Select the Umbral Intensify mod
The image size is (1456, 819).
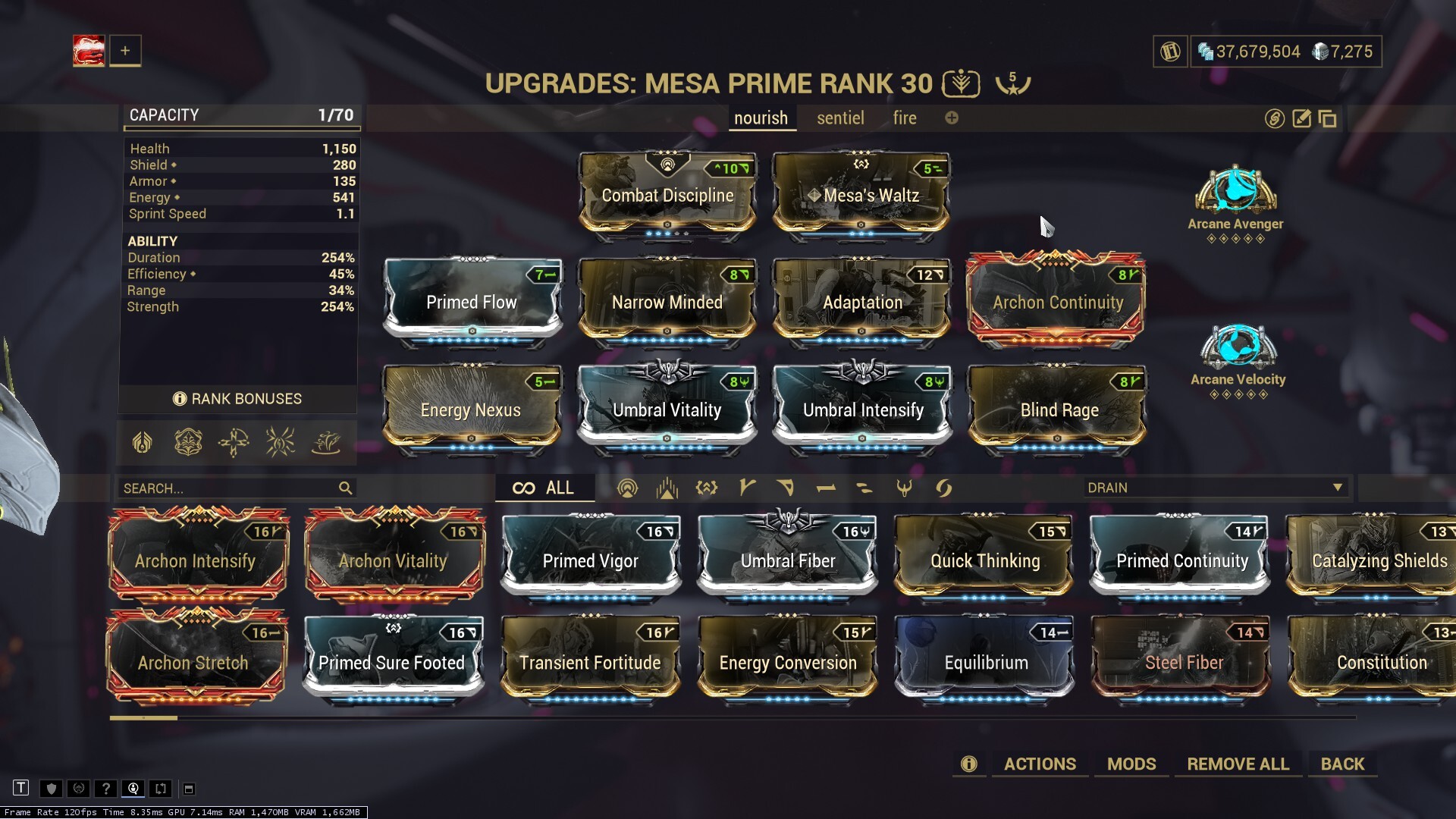[862, 410]
